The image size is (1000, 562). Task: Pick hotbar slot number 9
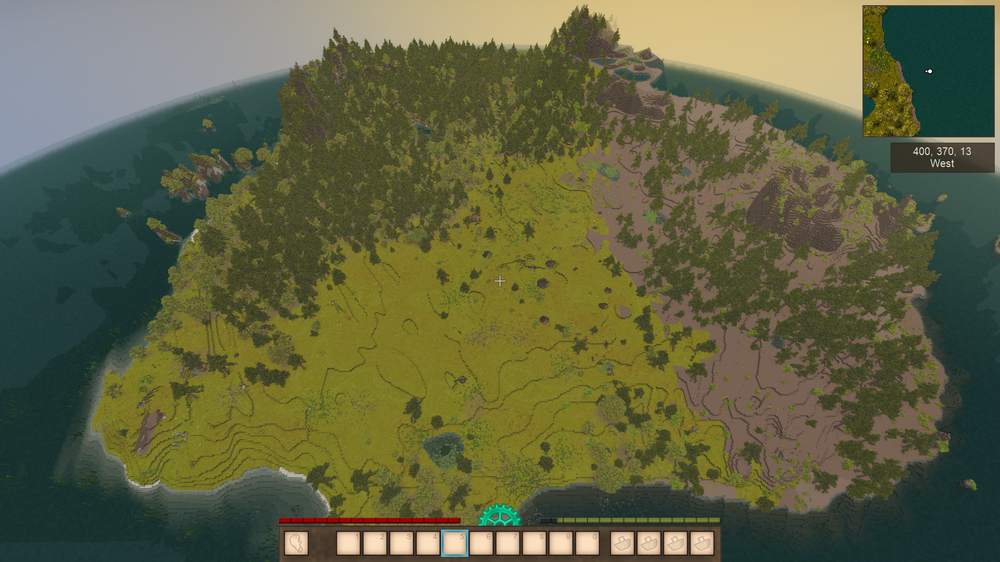(562, 543)
